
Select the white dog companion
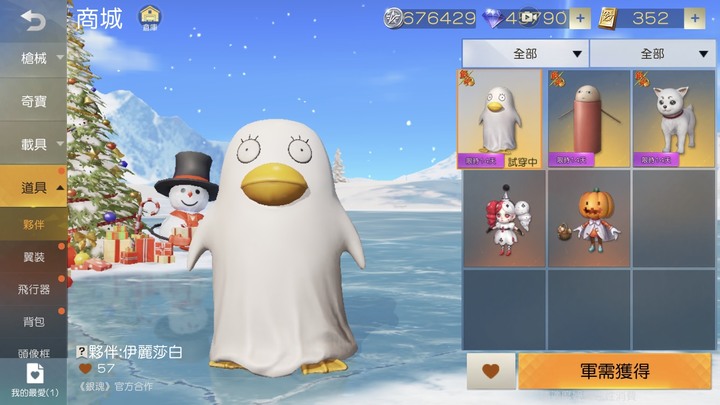pyautogui.click(x=672, y=118)
